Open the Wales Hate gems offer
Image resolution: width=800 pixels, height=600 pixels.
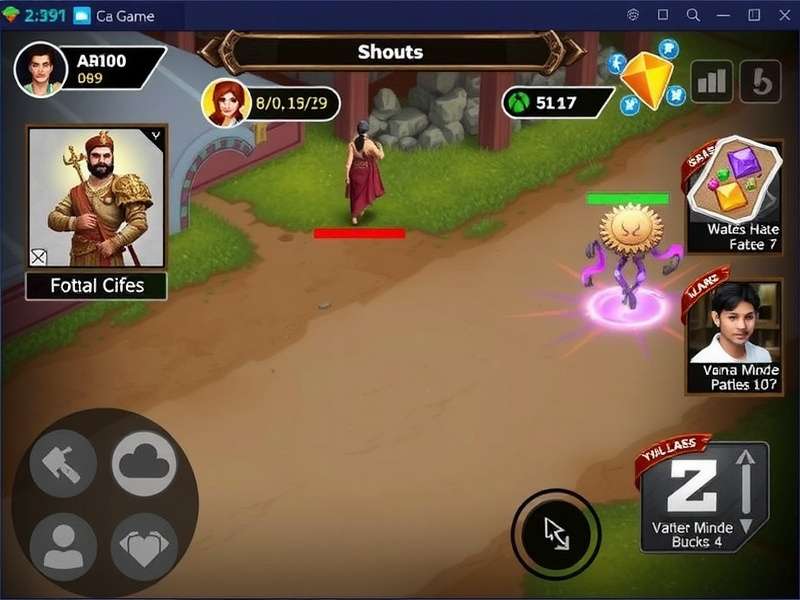pyautogui.click(x=733, y=195)
